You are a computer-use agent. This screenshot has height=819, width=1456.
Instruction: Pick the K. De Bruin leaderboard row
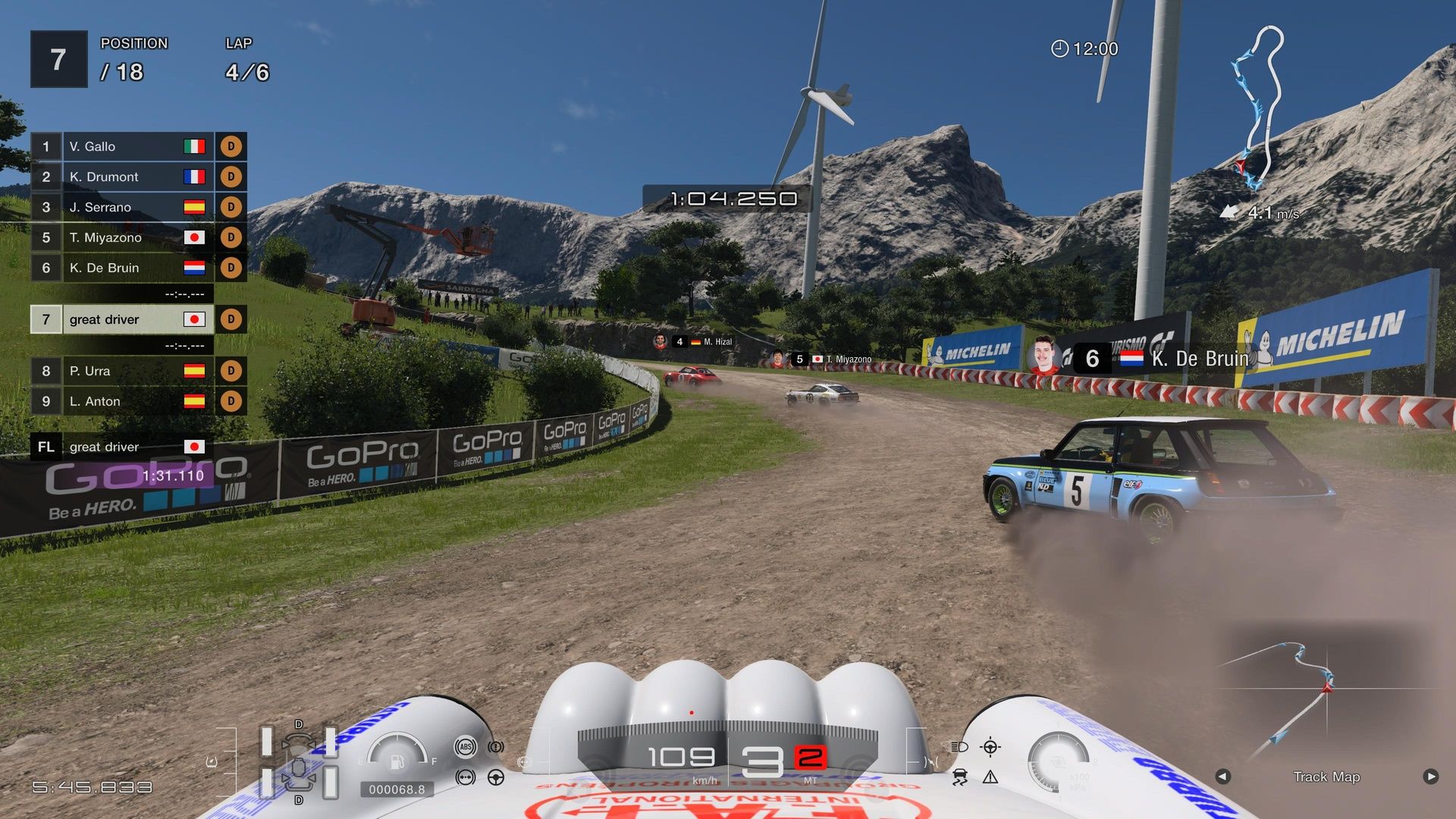pyautogui.click(x=123, y=268)
